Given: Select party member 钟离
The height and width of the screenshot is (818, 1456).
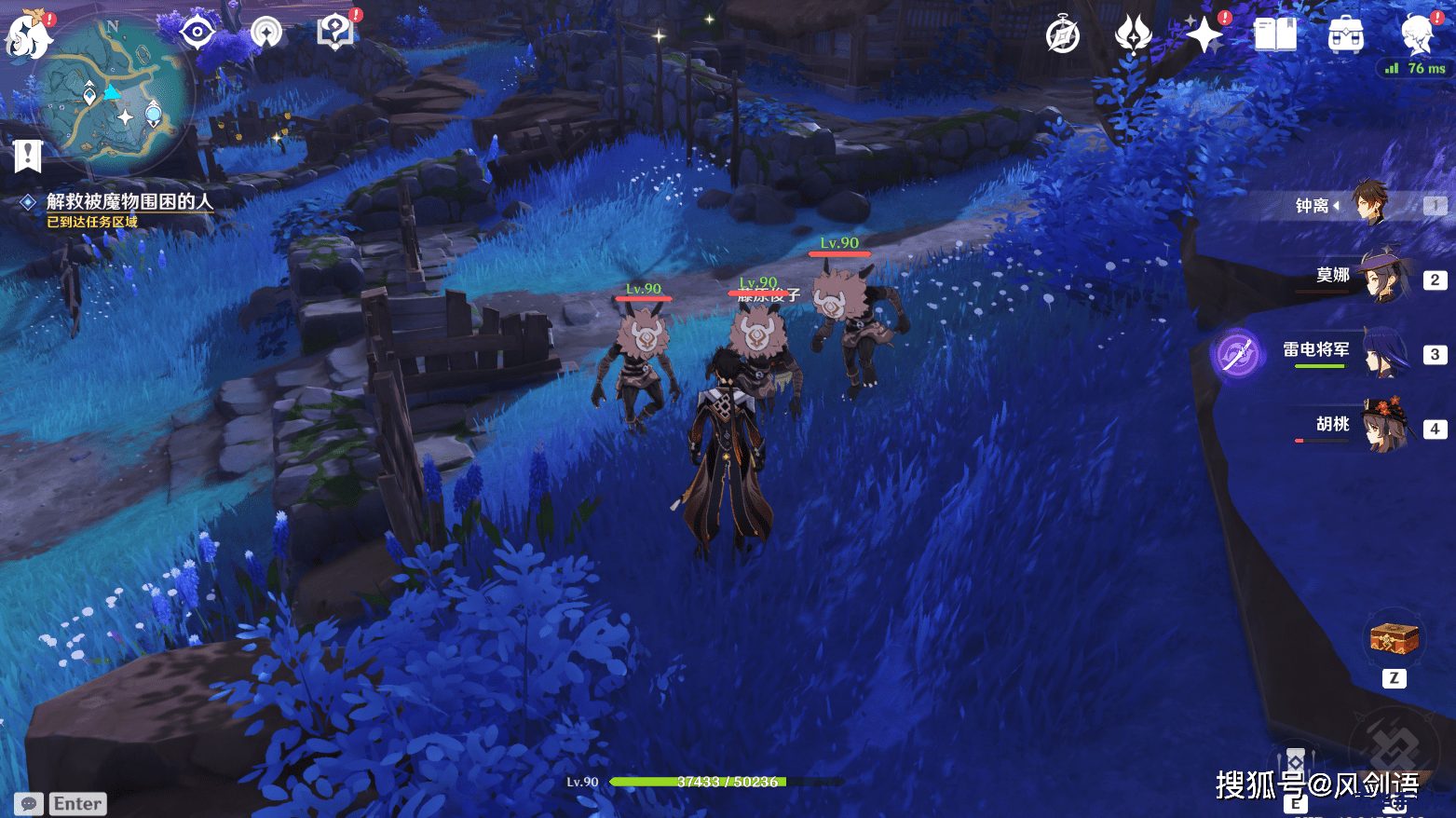Looking at the screenshot, I should (1369, 204).
